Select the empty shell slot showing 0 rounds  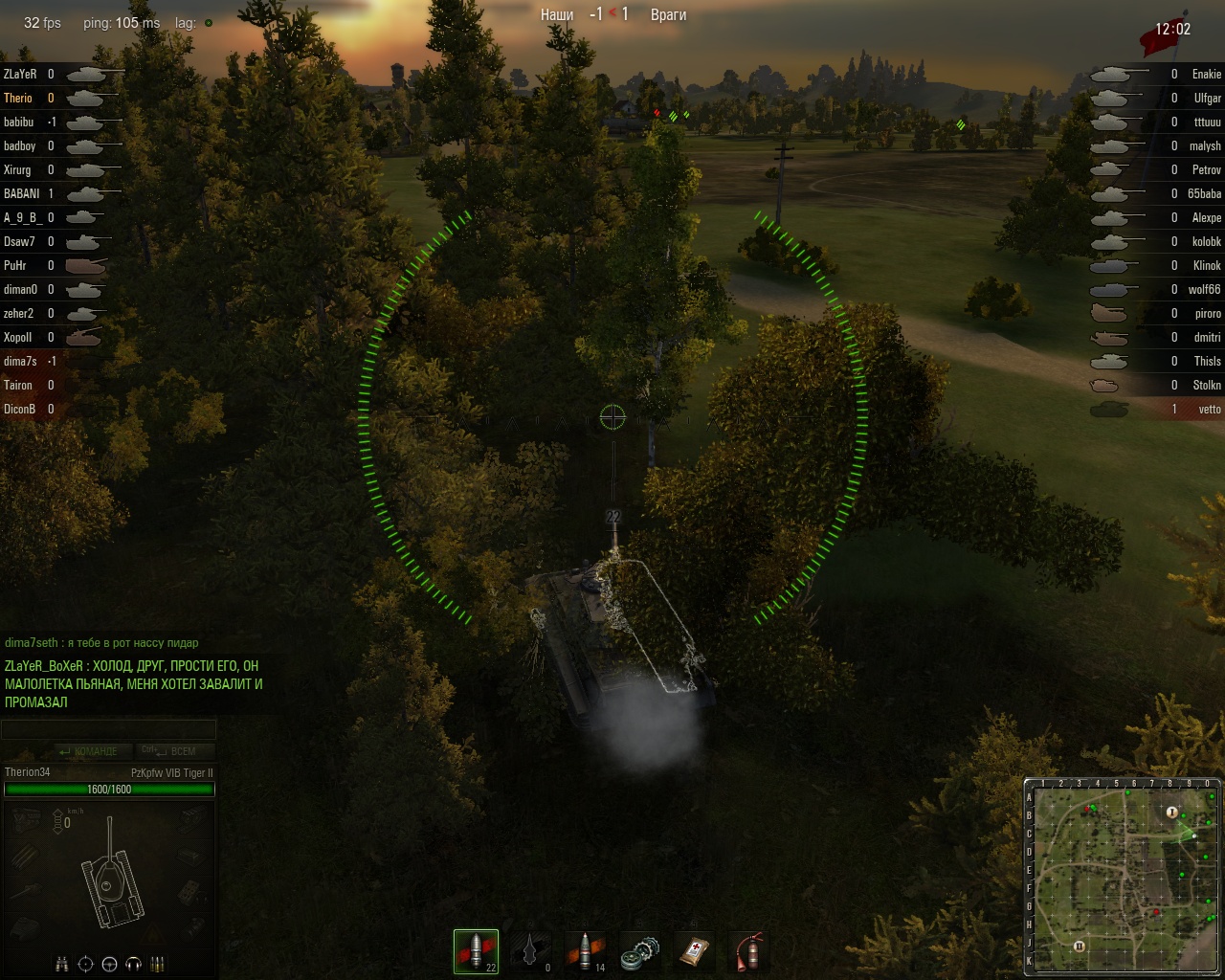click(530, 950)
